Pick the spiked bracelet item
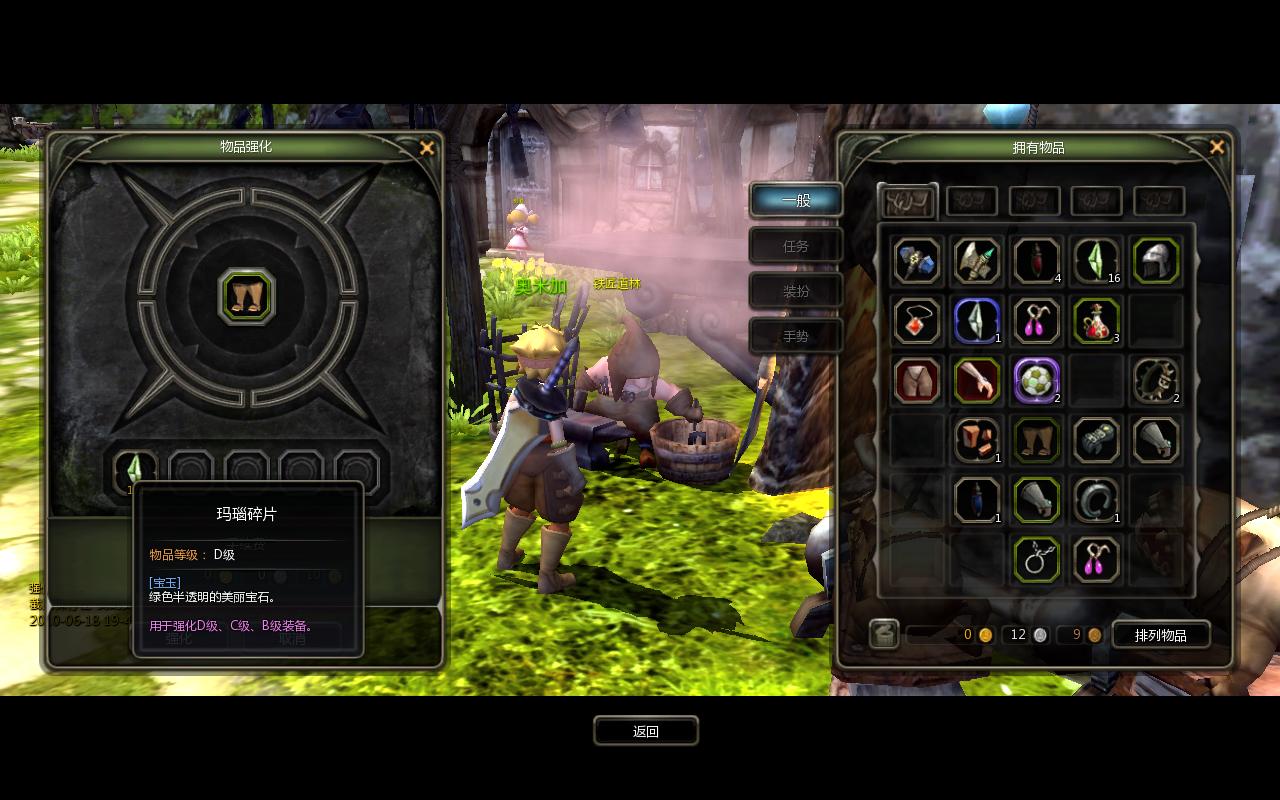Image resolution: width=1280 pixels, height=800 pixels. click(x=1156, y=381)
